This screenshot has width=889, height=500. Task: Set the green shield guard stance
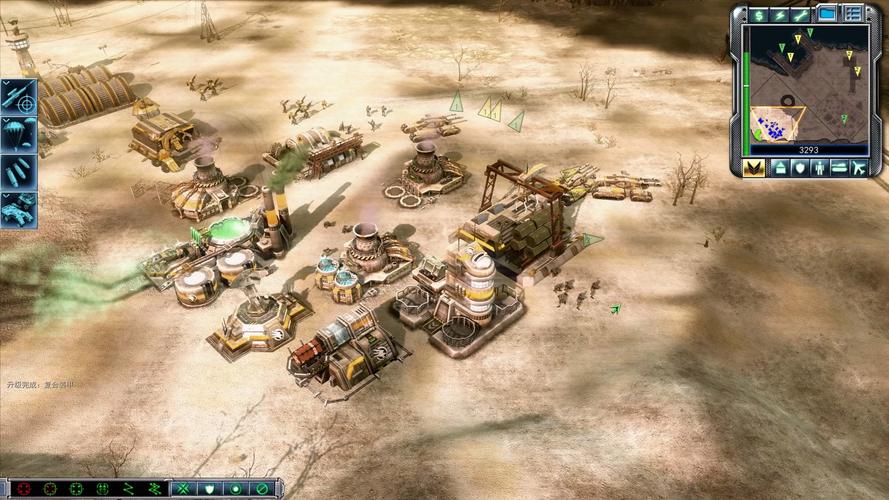pos(210,489)
